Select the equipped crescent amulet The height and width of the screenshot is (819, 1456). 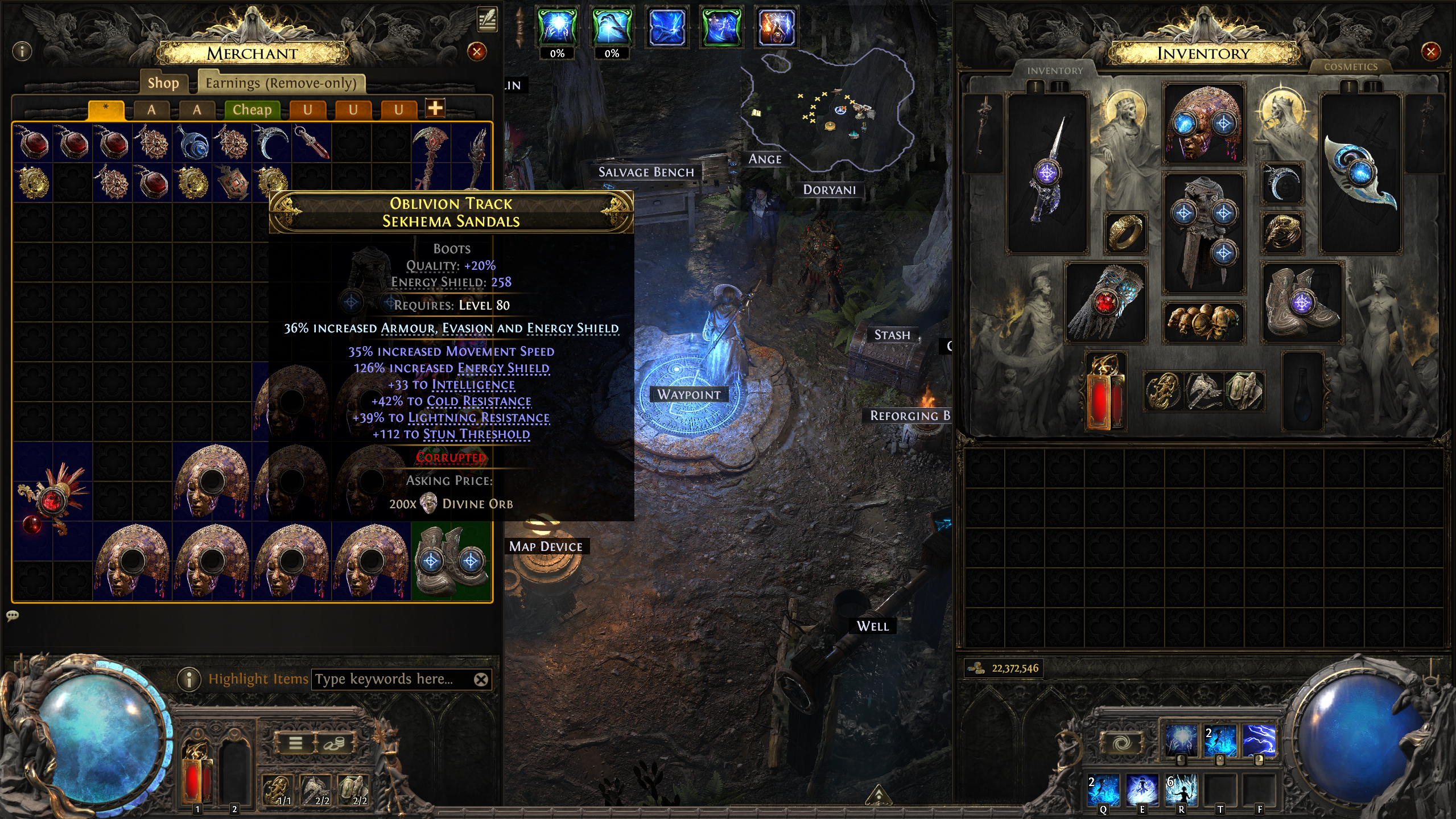(x=1282, y=183)
